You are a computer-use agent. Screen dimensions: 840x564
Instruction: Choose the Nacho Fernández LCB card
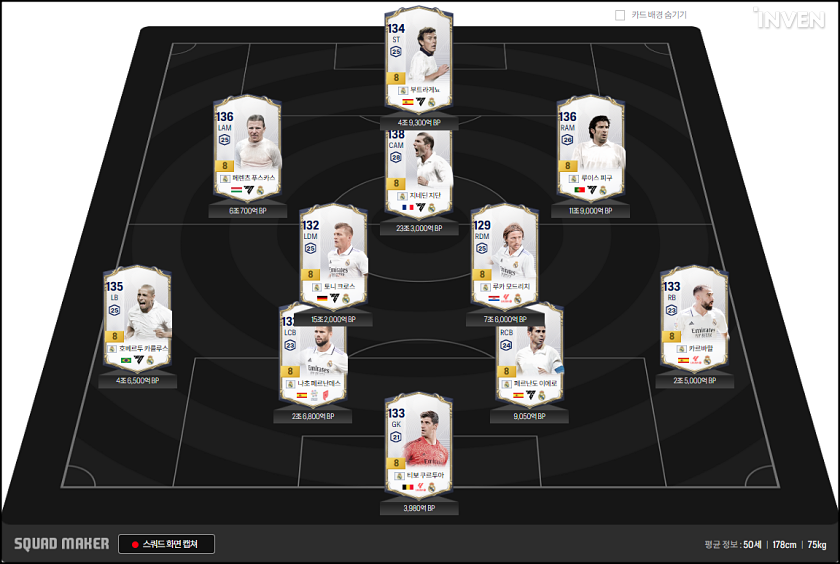pyautogui.click(x=314, y=355)
